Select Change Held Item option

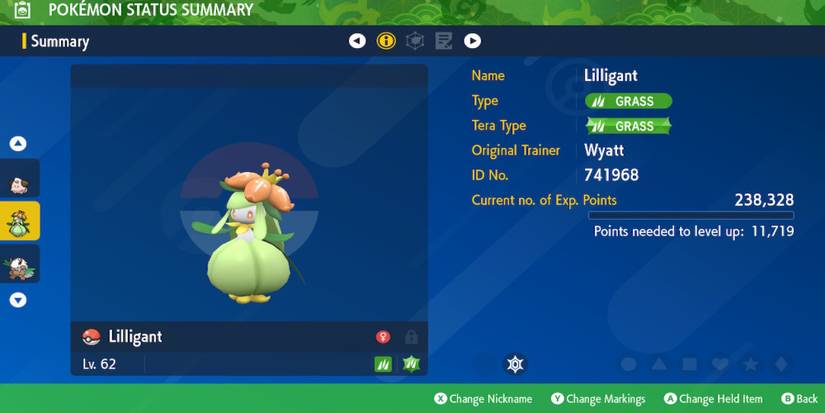tap(712, 399)
